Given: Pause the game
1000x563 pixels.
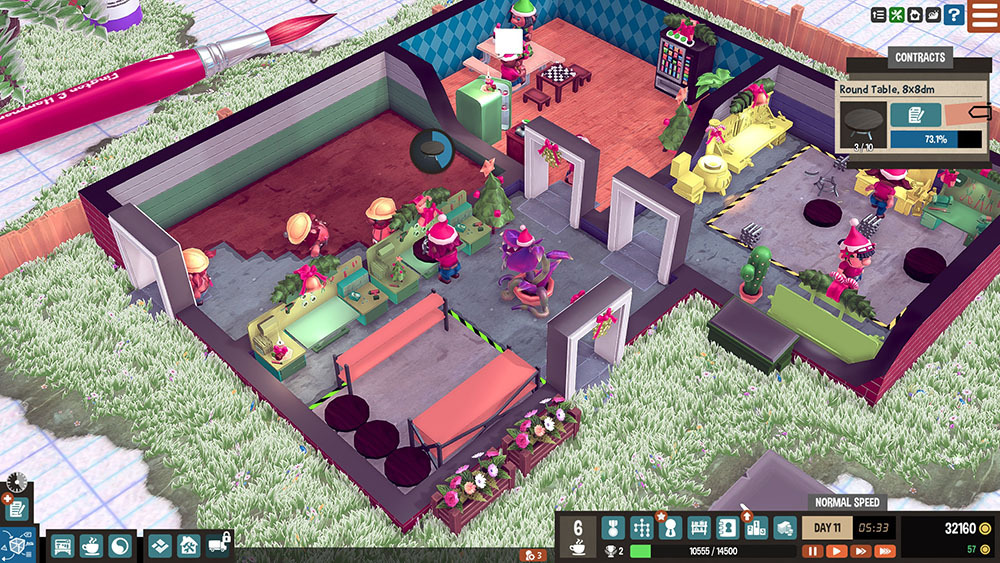Looking at the screenshot, I should [813, 551].
